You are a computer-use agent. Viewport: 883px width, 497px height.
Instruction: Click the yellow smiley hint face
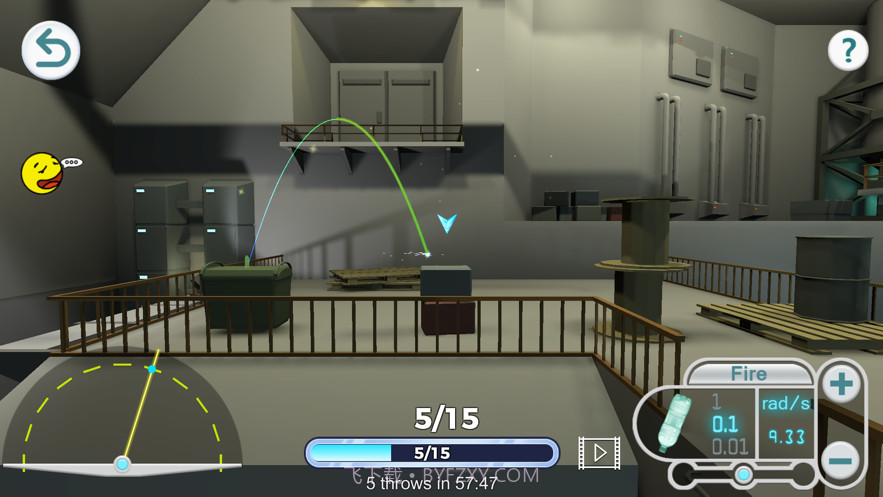click(x=42, y=173)
